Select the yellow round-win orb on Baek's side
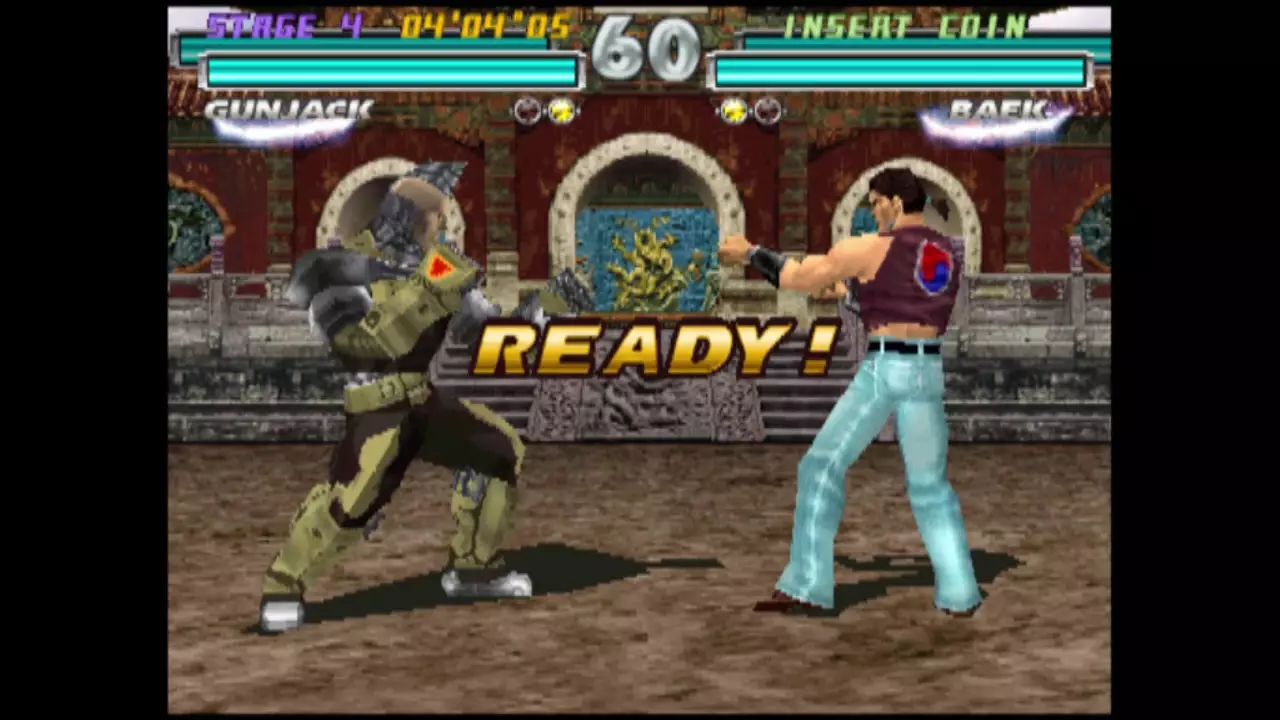 click(x=733, y=111)
